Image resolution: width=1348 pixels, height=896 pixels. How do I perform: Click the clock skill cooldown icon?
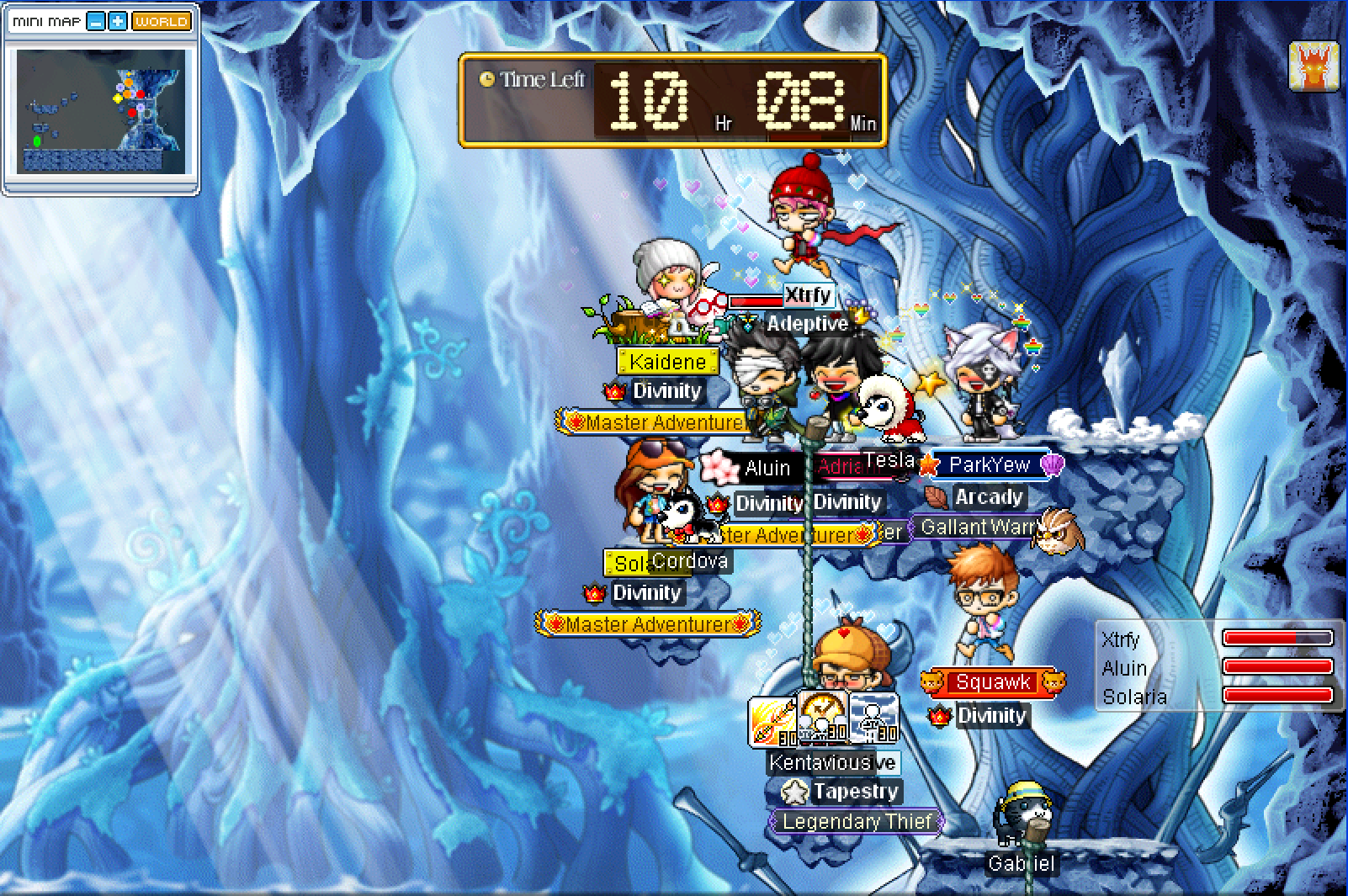823,718
